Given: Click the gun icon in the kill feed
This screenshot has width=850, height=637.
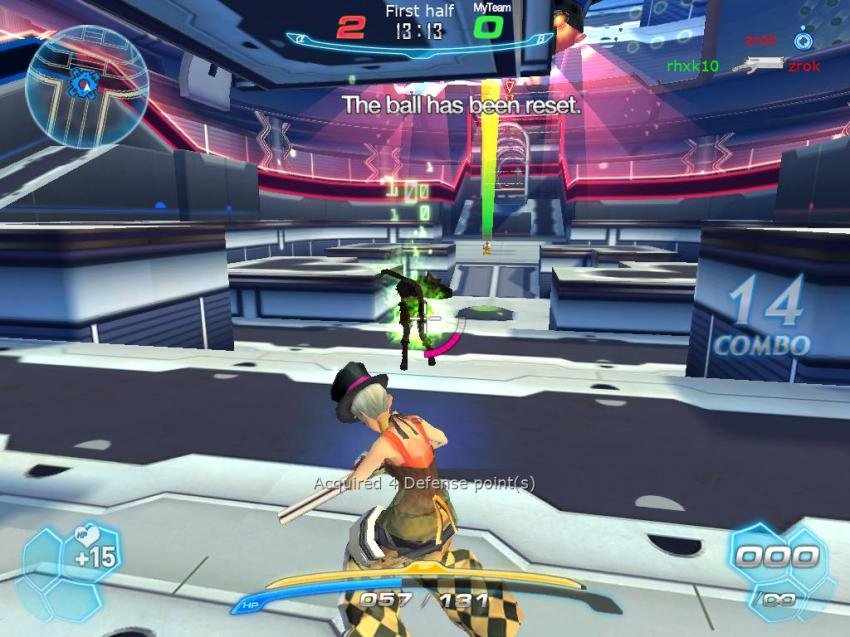Looking at the screenshot, I should pos(757,65).
